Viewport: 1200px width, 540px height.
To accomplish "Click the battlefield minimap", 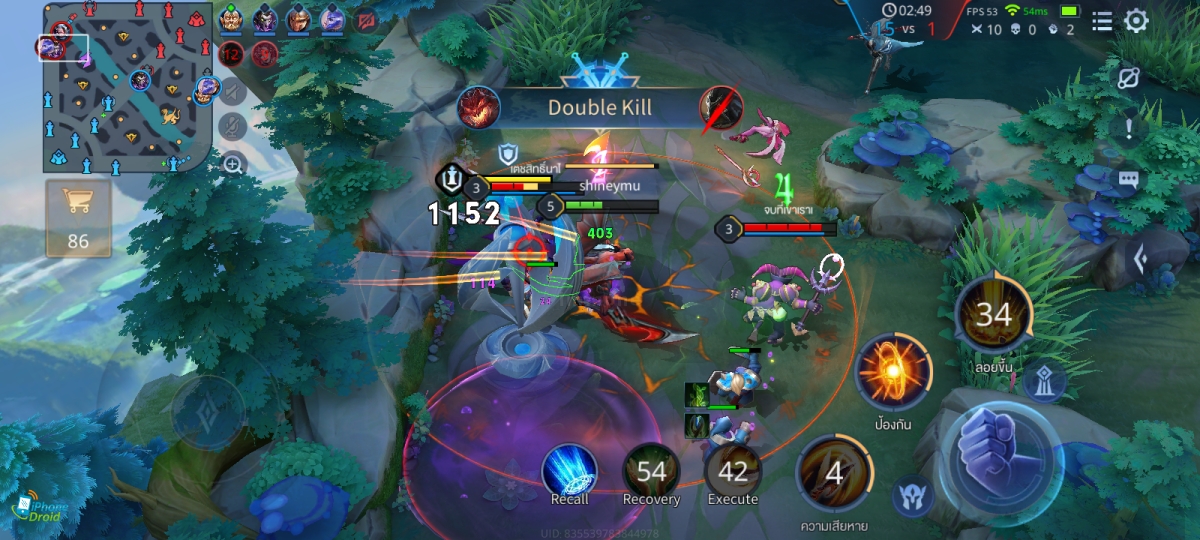I will 125,86.
